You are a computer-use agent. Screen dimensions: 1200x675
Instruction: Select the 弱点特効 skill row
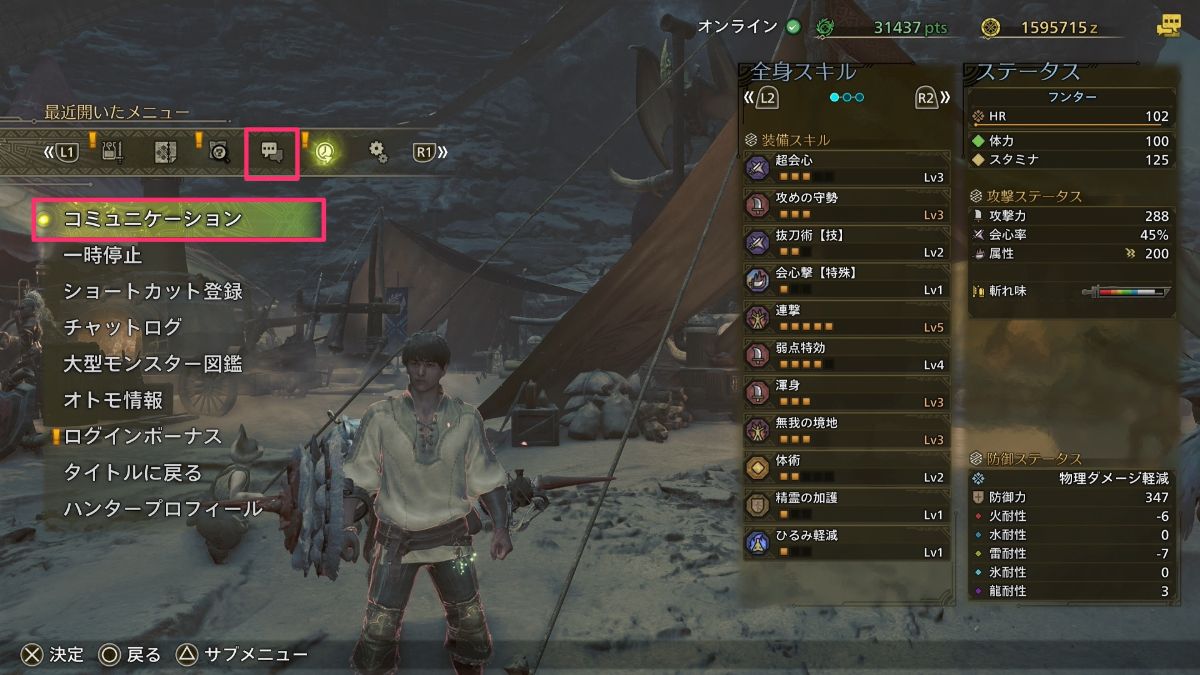[847, 354]
